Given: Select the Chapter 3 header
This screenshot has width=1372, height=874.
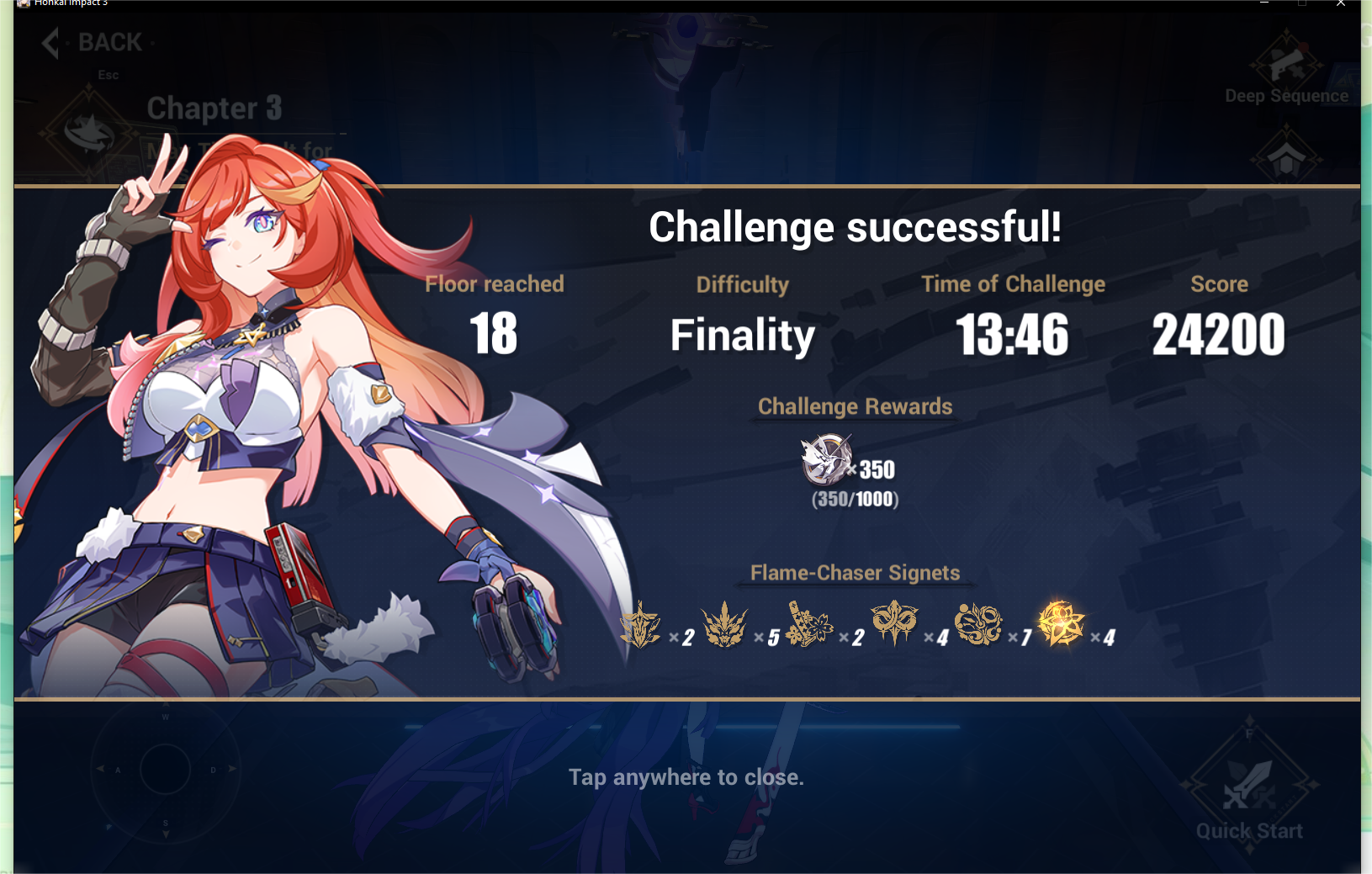Looking at the screenshot, I should pos(214,108).
